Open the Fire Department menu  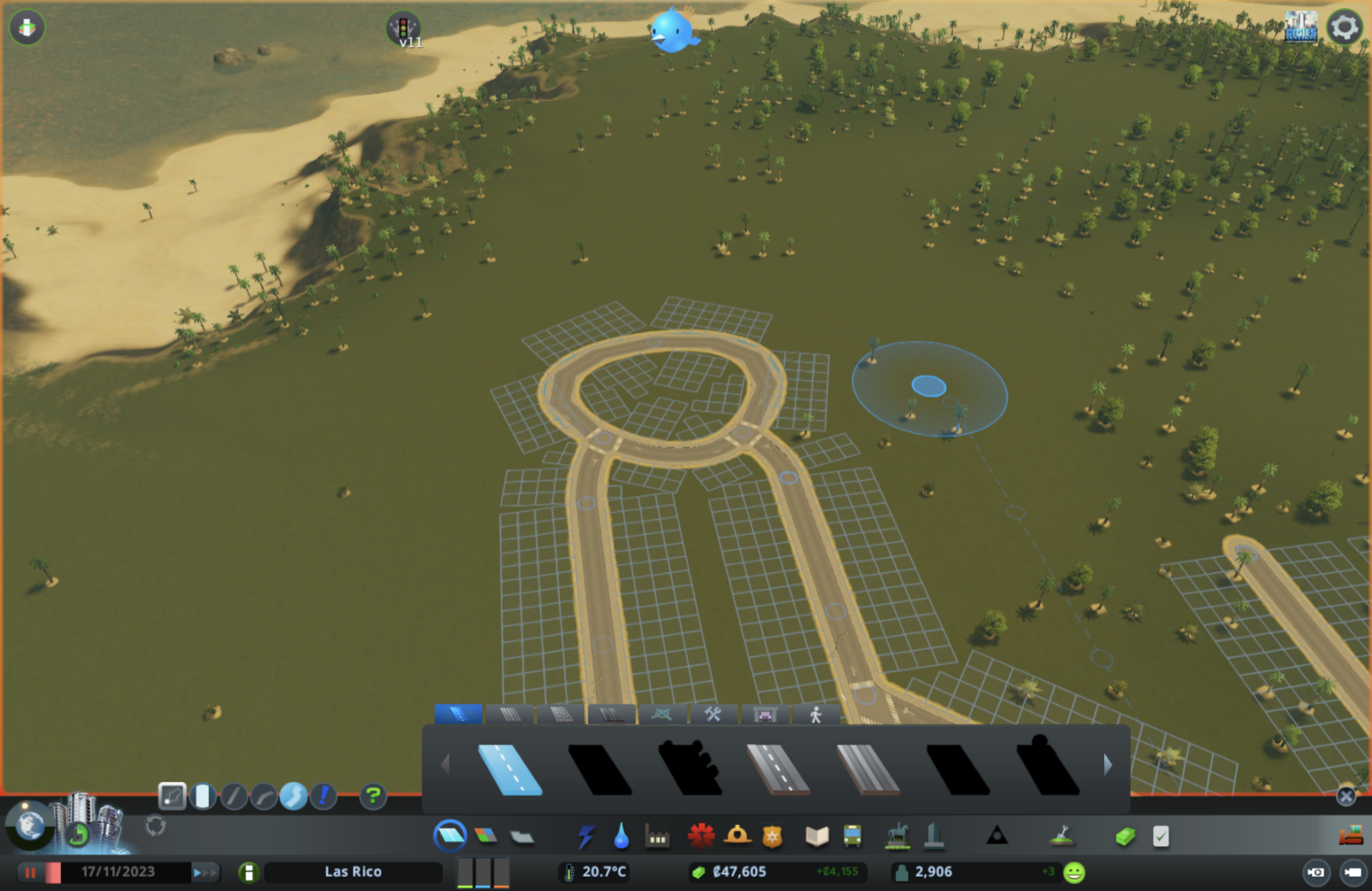738,836
